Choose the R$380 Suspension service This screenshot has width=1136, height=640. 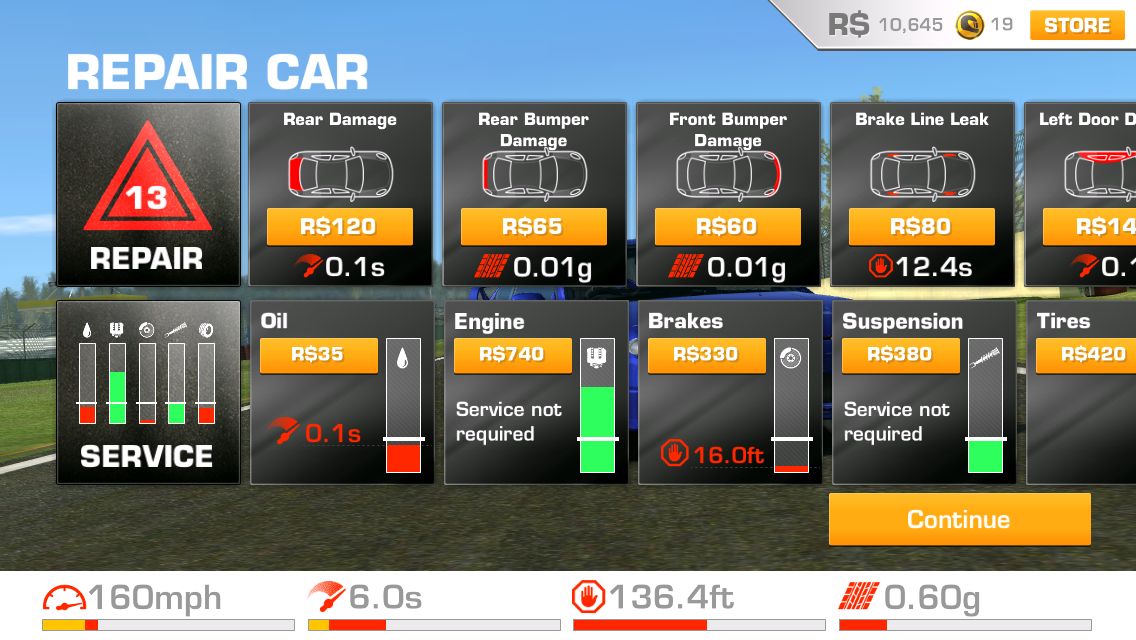coord(900,355)
